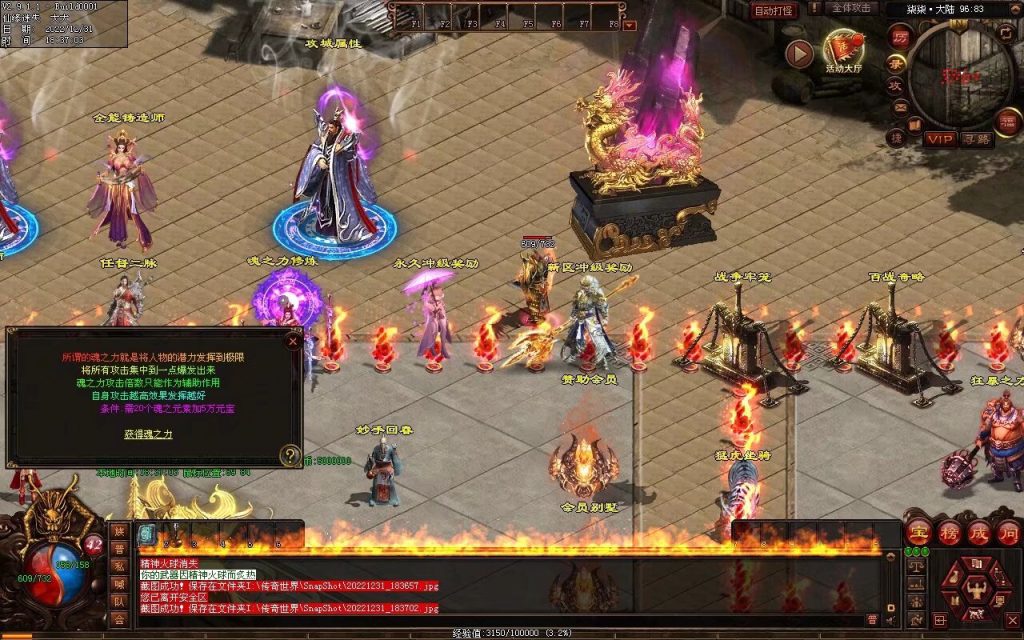Open the mail envelope icon
The image size is (1024, 640).
899,107
